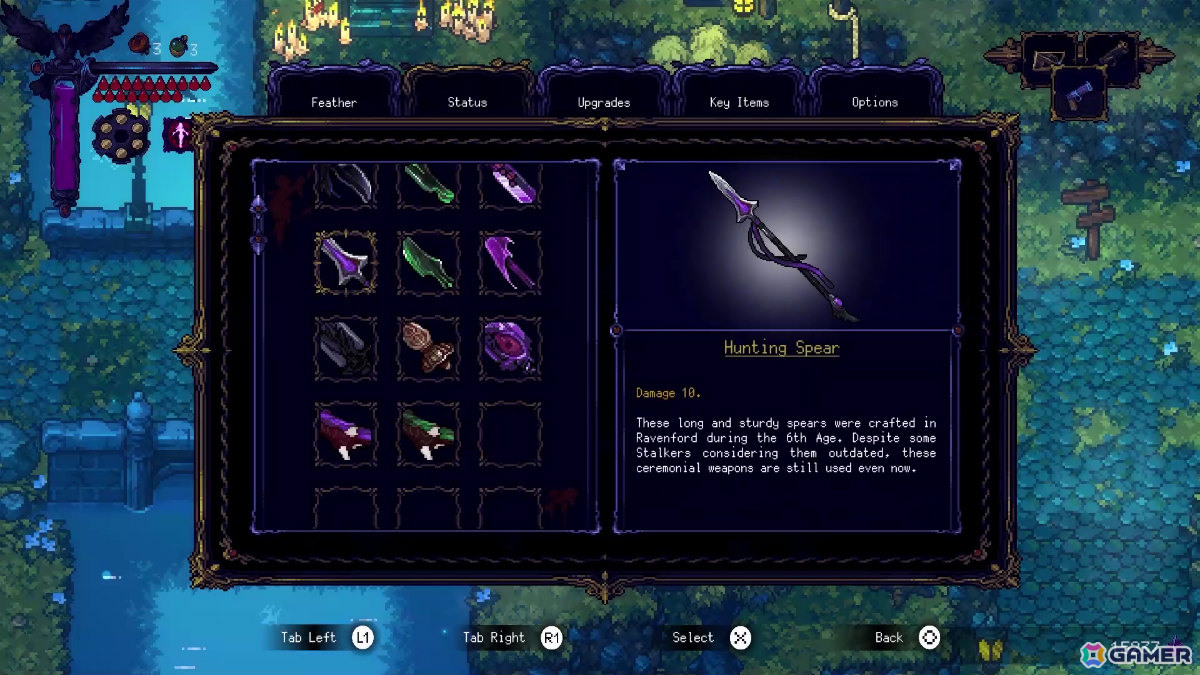1200x675 pixels.
Task: Select the purple-topped fanged jaw item
Action: point(346,434)
